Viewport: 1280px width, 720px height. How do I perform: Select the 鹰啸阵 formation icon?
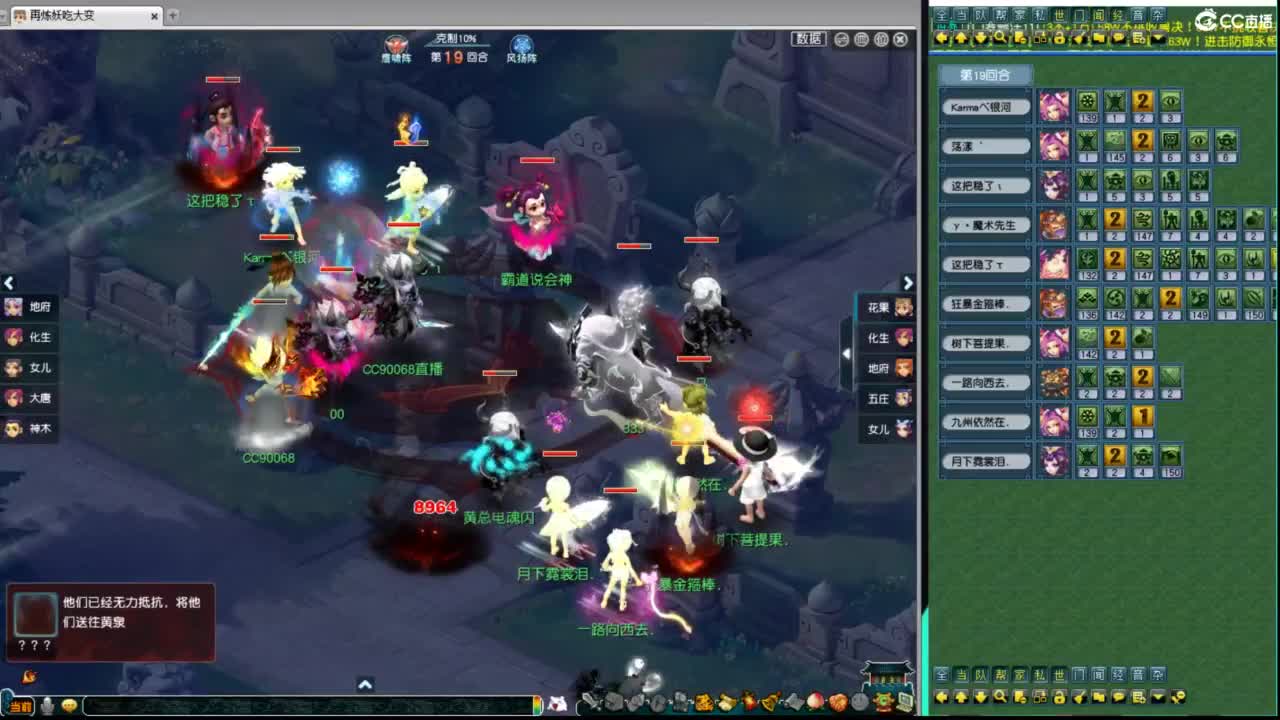397,45
